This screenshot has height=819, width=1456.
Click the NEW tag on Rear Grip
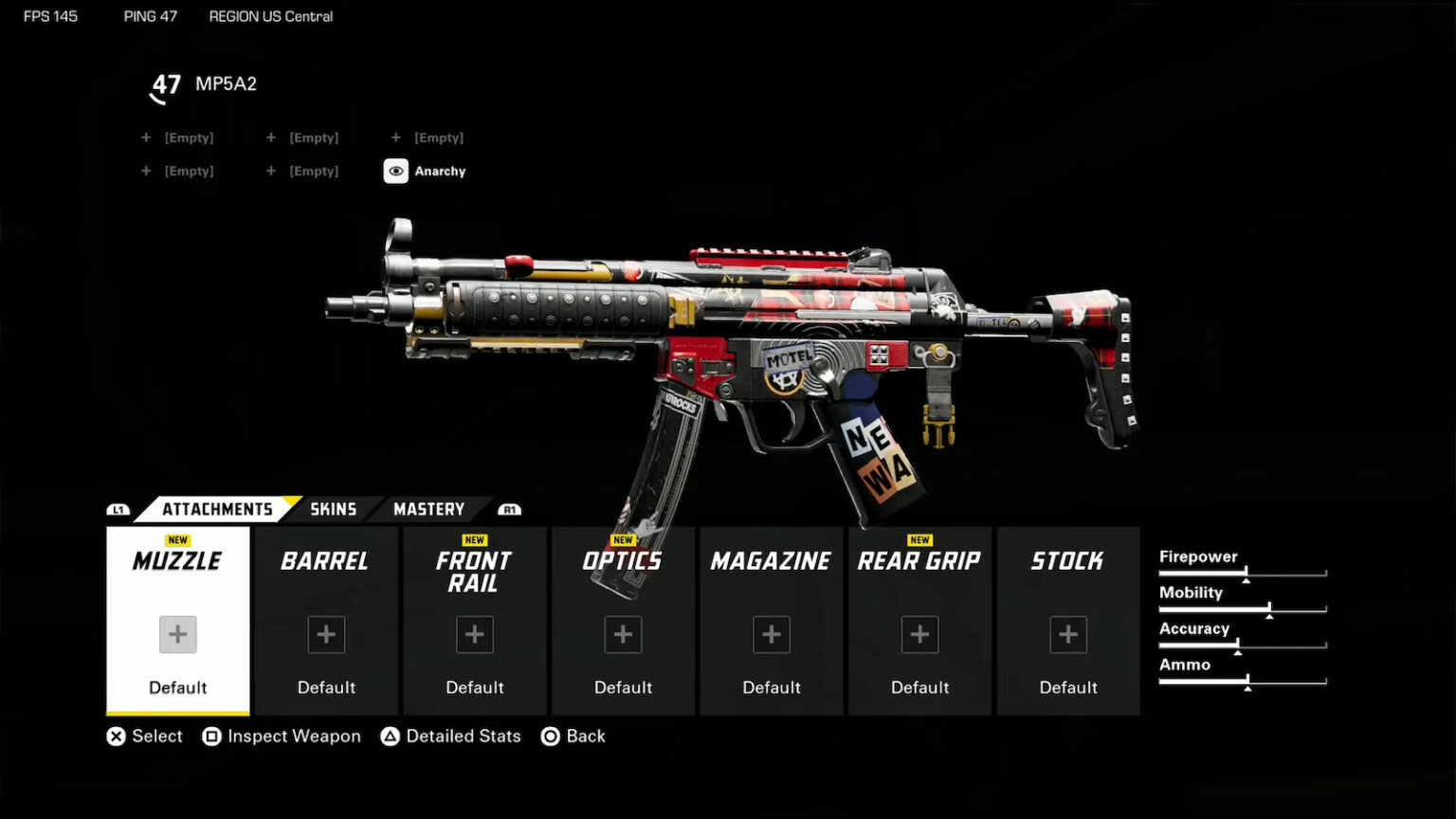[x=919, y=539]
